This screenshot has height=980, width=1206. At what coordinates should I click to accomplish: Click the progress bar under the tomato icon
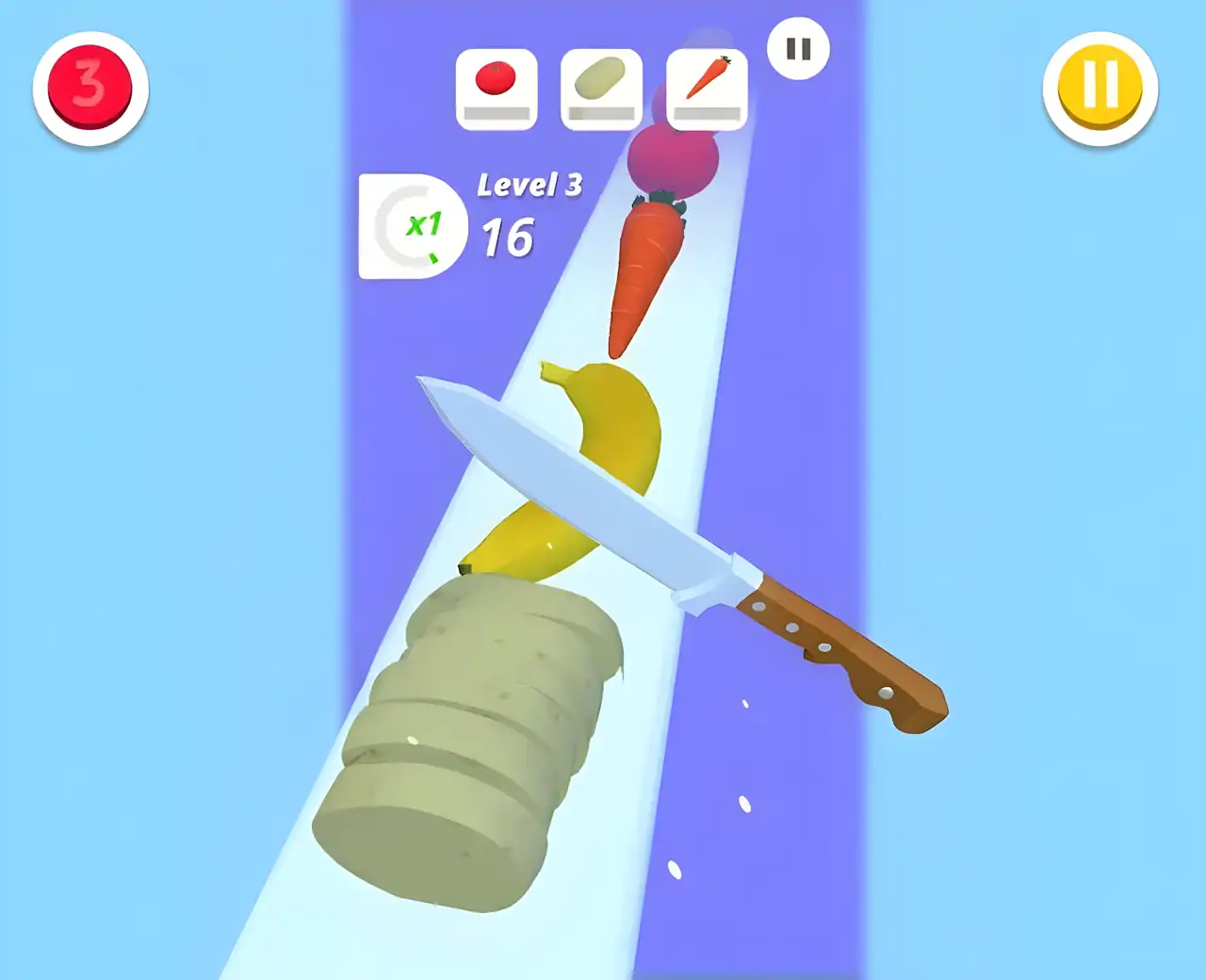(x=497, y=115)
